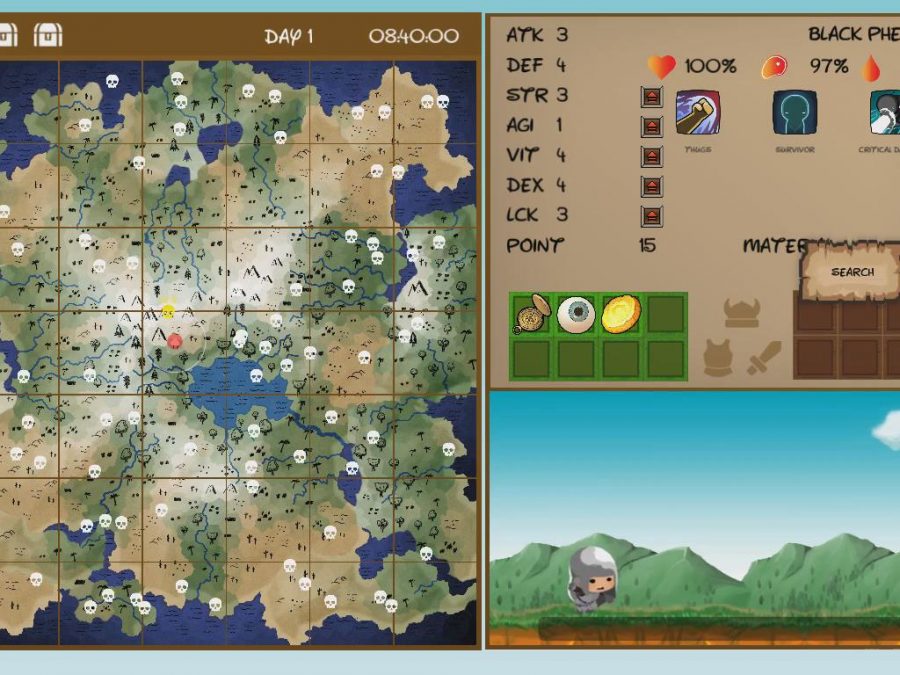Click the Search parchment button

coord(852,272)
